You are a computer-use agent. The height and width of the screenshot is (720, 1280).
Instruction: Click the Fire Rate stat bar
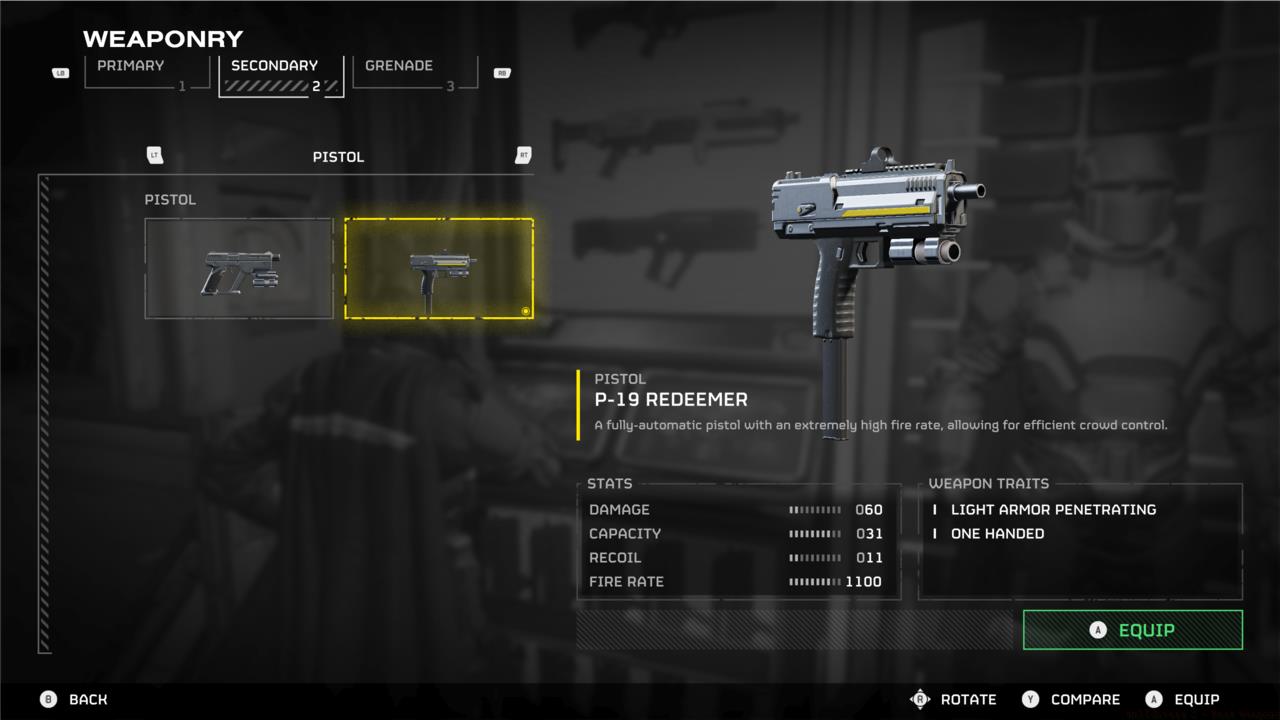click(815, 581)
